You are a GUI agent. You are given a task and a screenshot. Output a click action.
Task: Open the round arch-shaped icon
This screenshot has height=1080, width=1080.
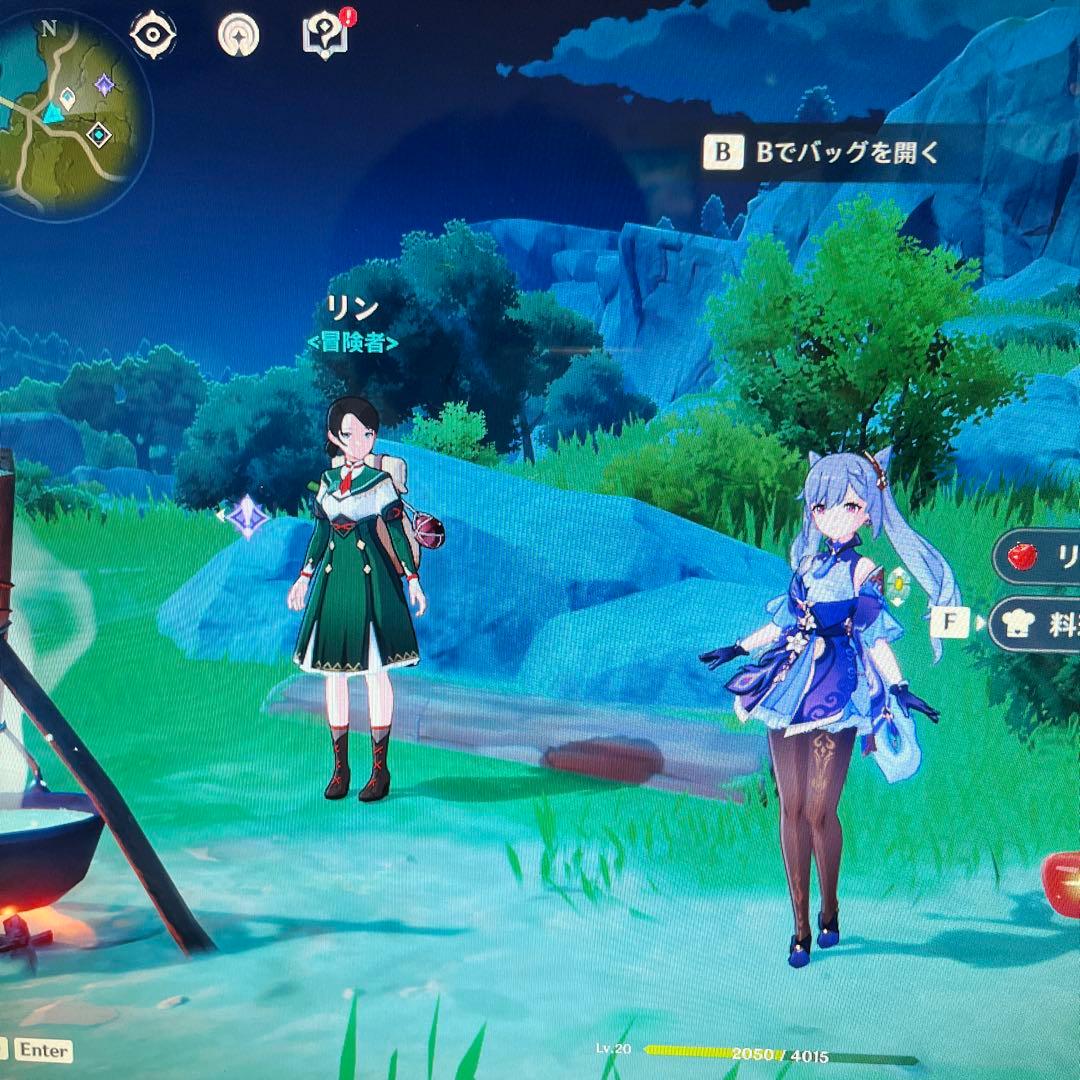238,35
